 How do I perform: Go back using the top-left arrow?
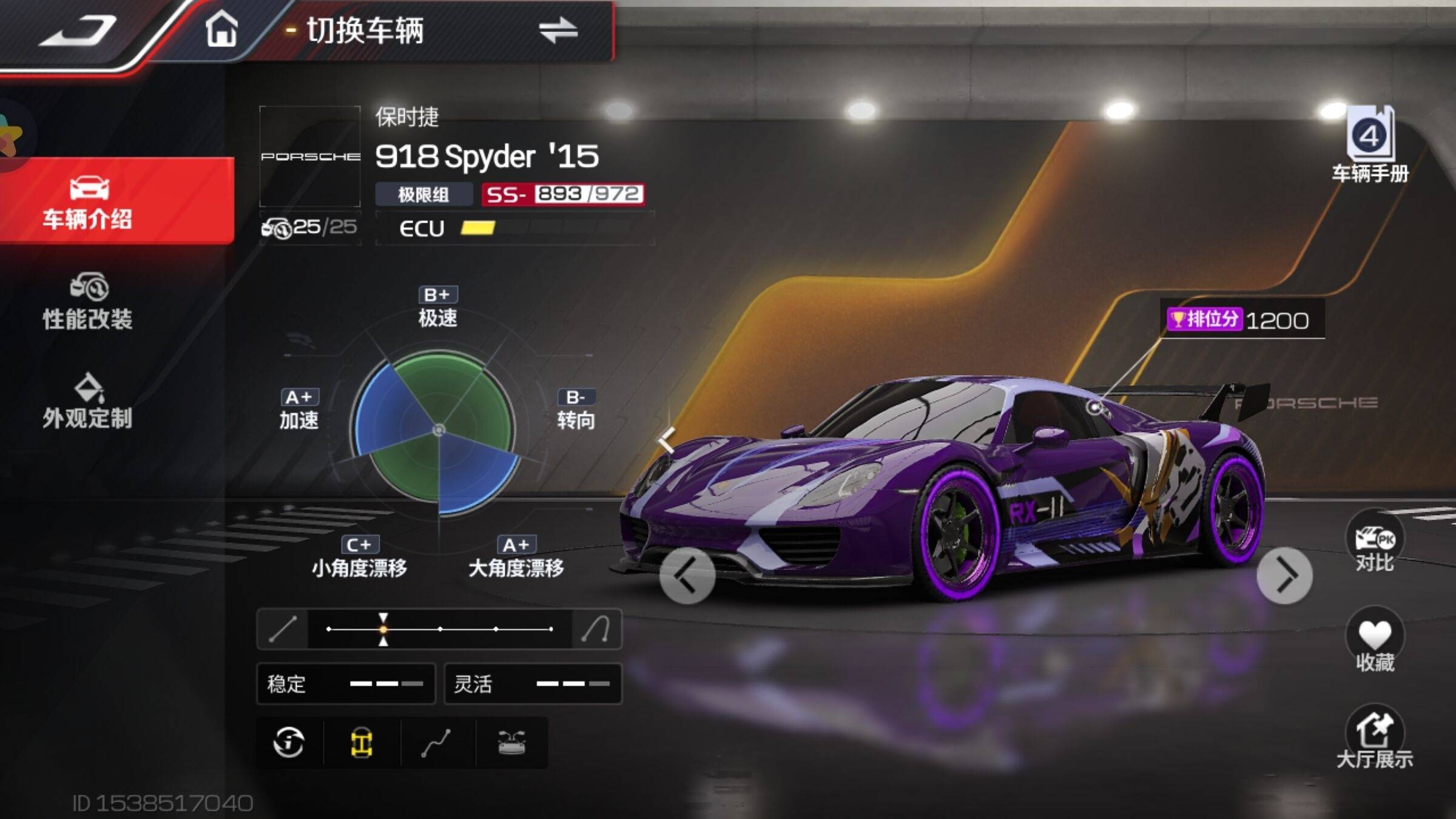click(79, 32)
